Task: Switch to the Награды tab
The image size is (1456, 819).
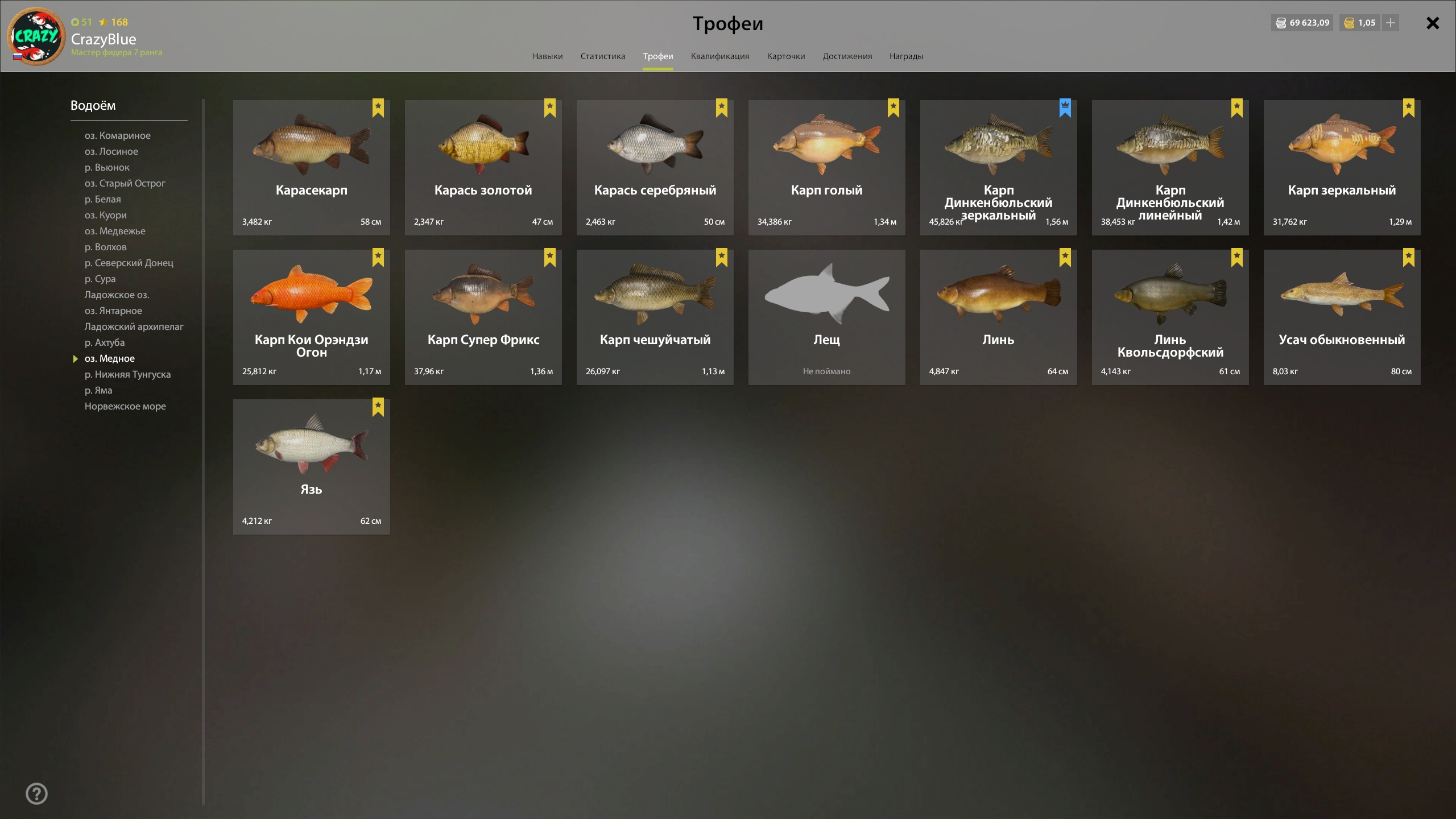Action: (x=906, y=56)
